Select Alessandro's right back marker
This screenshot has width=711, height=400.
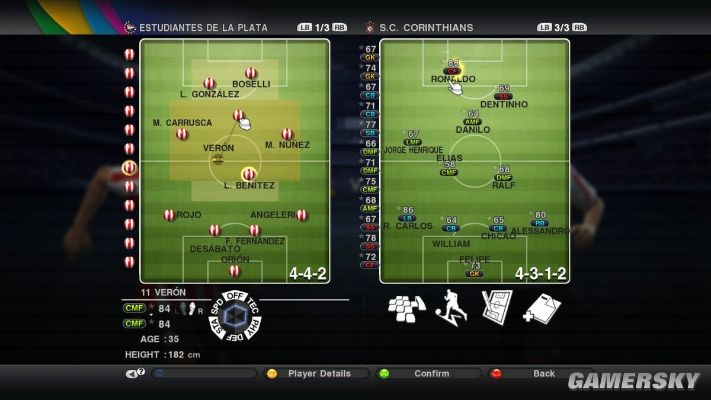tap(540, 222)
